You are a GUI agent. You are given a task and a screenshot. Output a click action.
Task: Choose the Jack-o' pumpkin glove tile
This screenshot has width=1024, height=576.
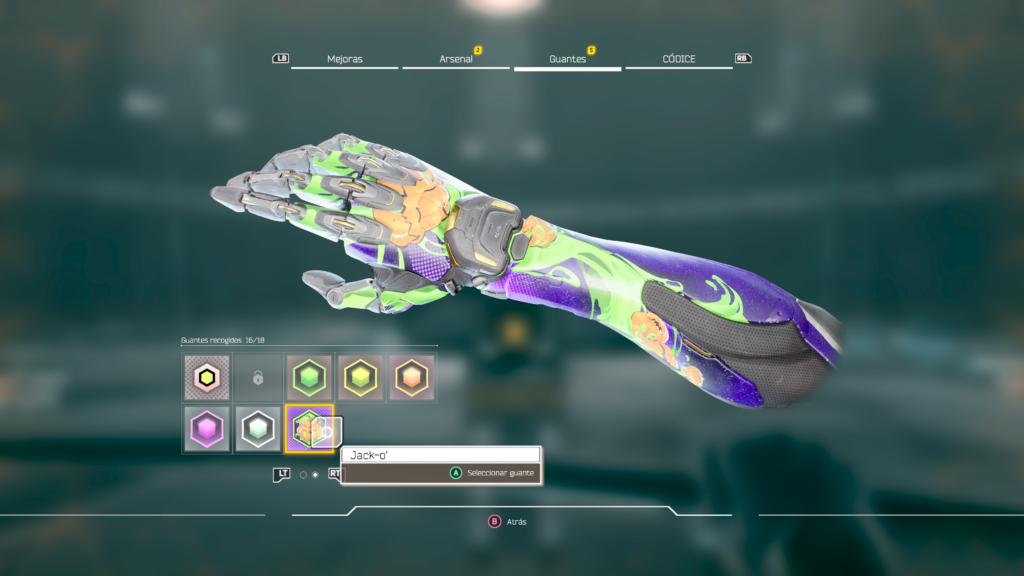[x=309, y=429]
